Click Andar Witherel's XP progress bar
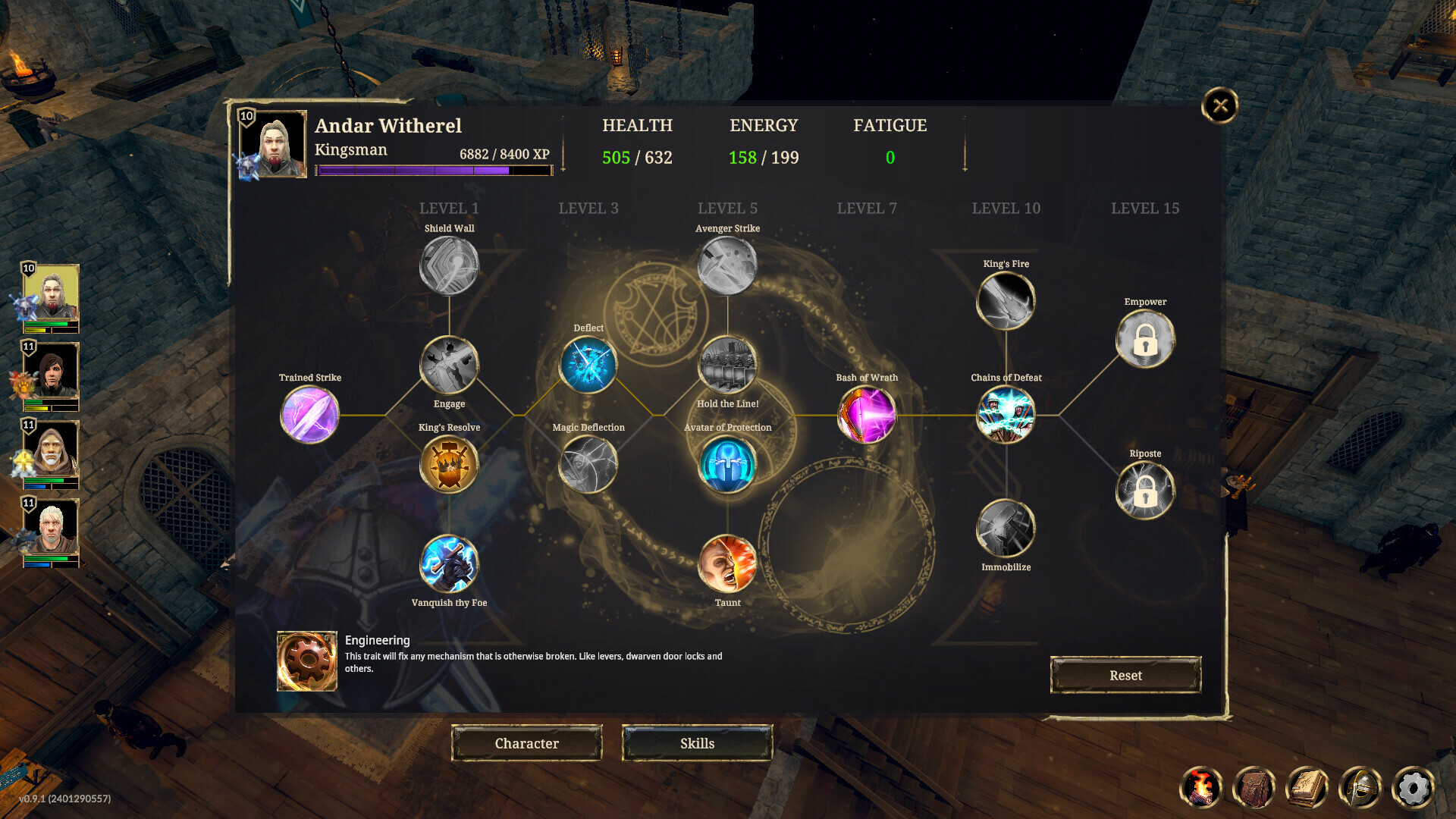The width and height of the screenshot is (1456, 819). tap(435, 171)
